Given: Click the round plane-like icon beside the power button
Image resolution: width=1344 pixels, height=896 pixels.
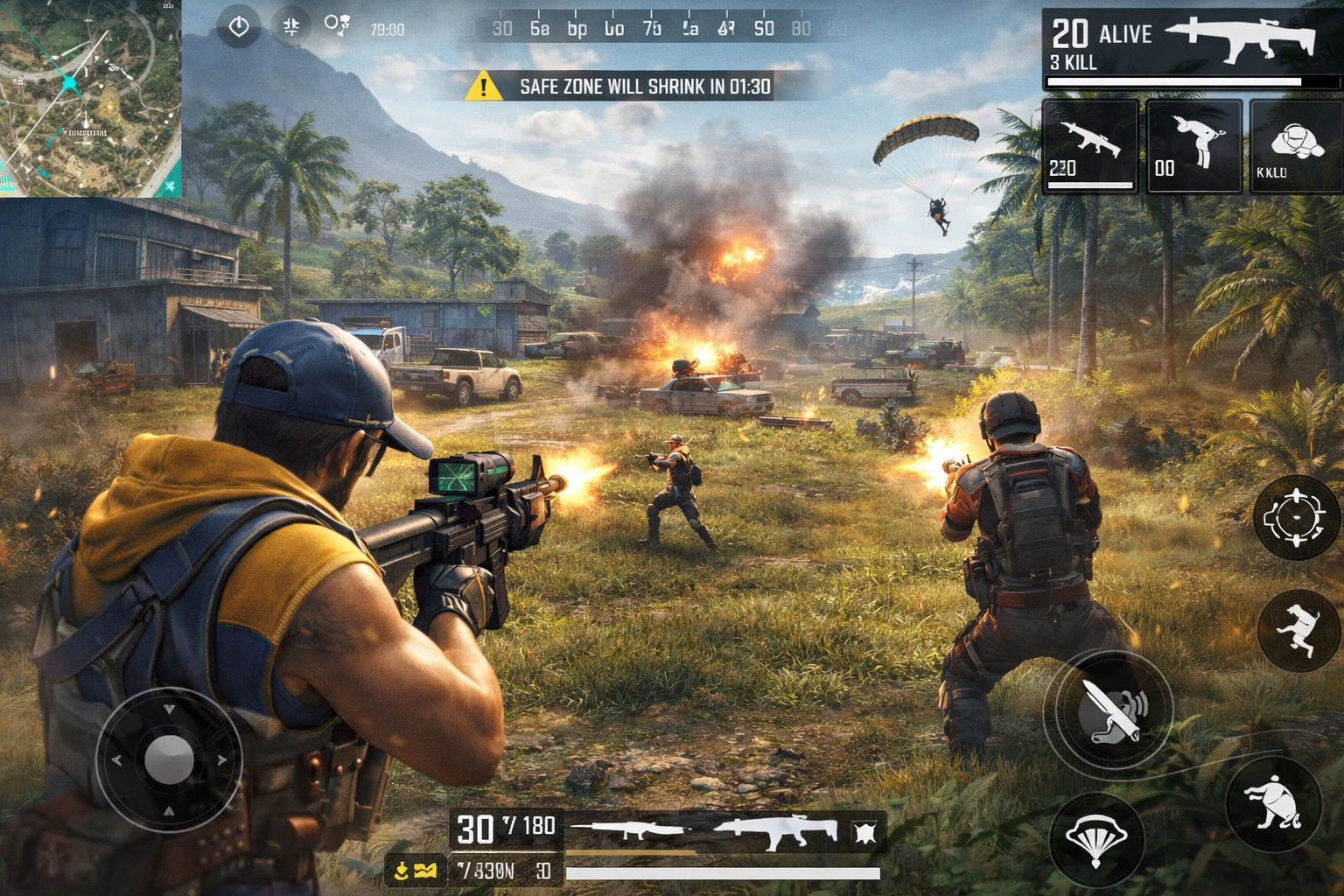Looking at the screenshot, I should pos(290,27).
